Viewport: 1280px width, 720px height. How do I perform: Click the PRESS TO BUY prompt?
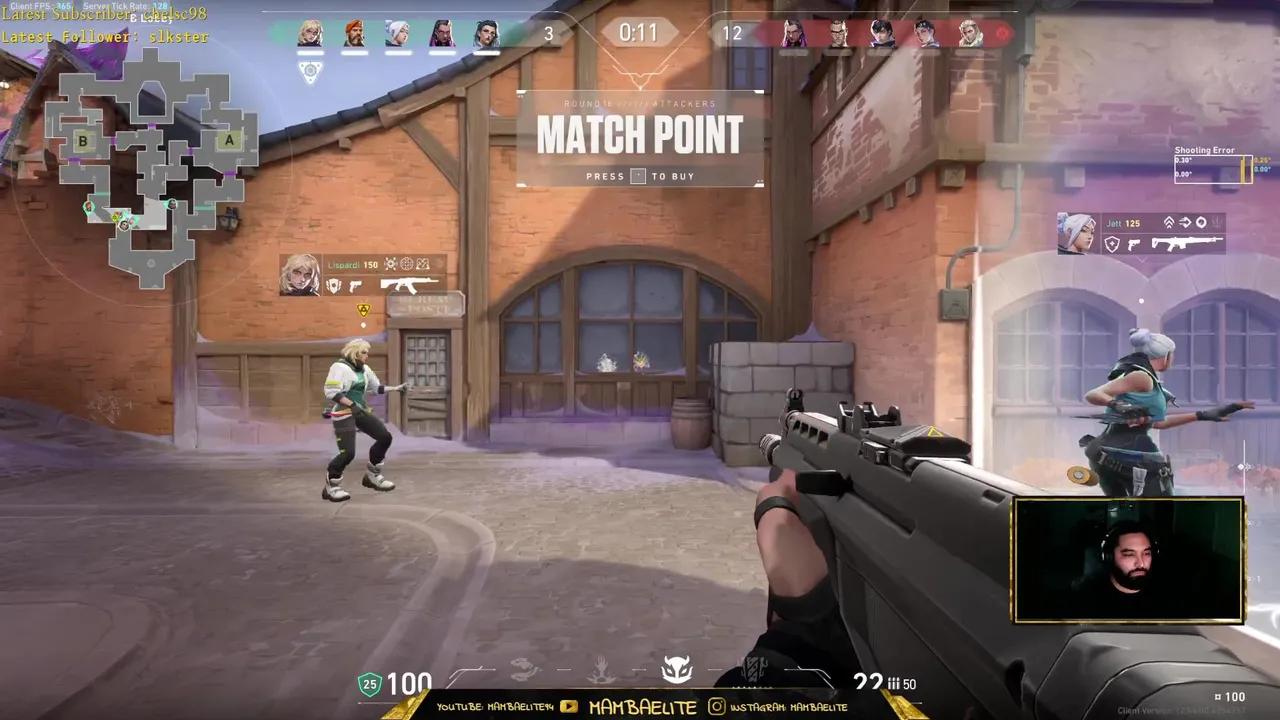click(640, 176)
